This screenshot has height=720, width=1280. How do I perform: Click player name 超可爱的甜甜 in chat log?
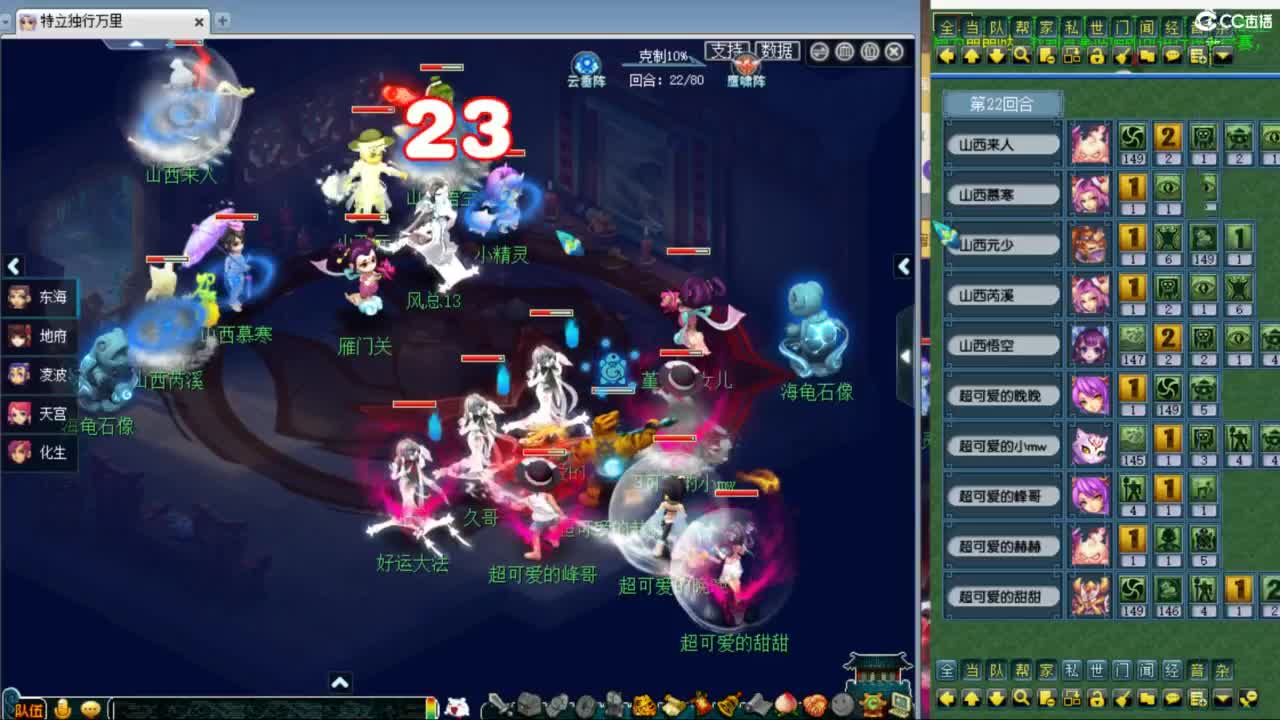click(1001, 598)
